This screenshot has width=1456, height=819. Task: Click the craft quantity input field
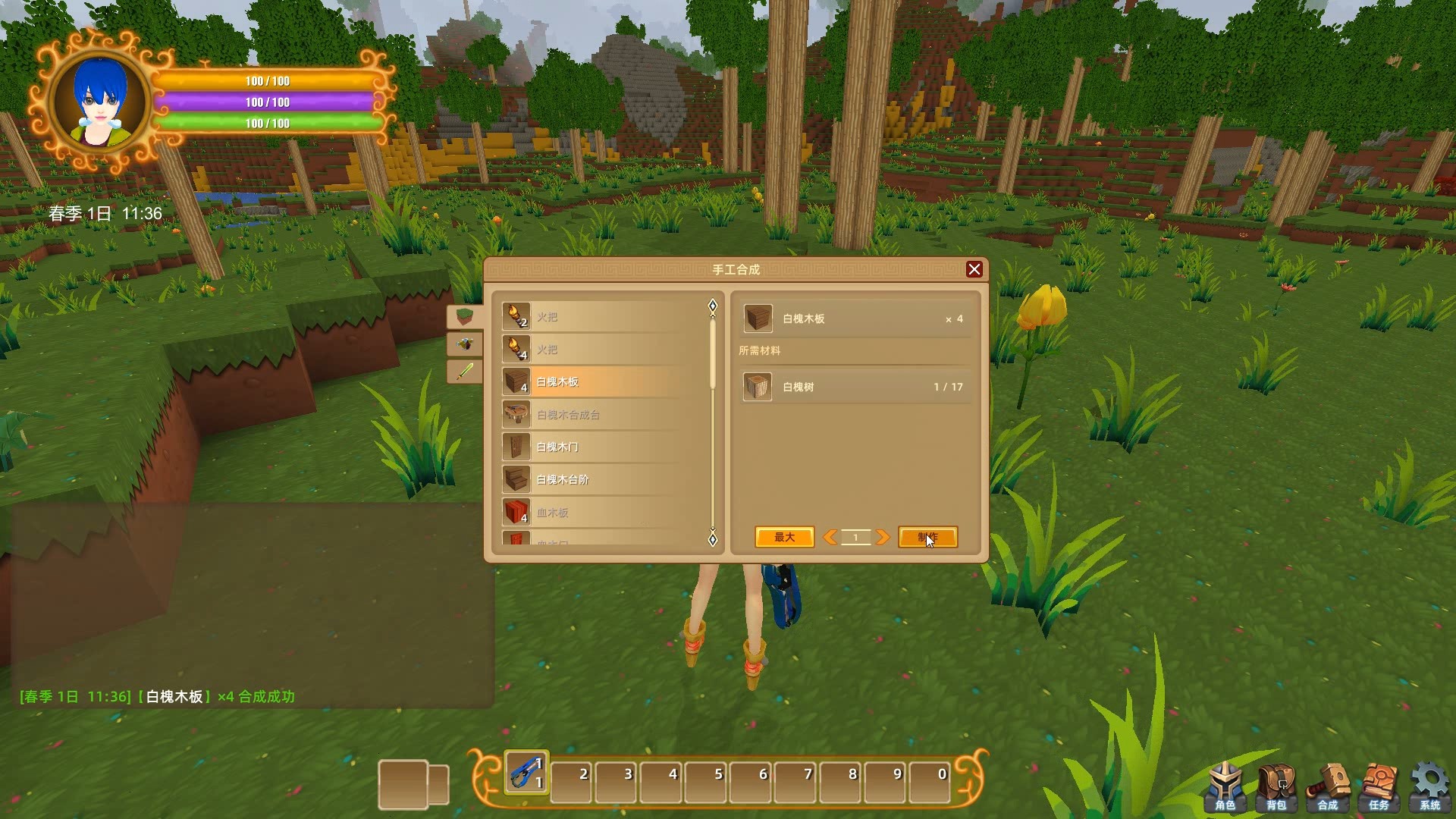(x=855, y=537)
